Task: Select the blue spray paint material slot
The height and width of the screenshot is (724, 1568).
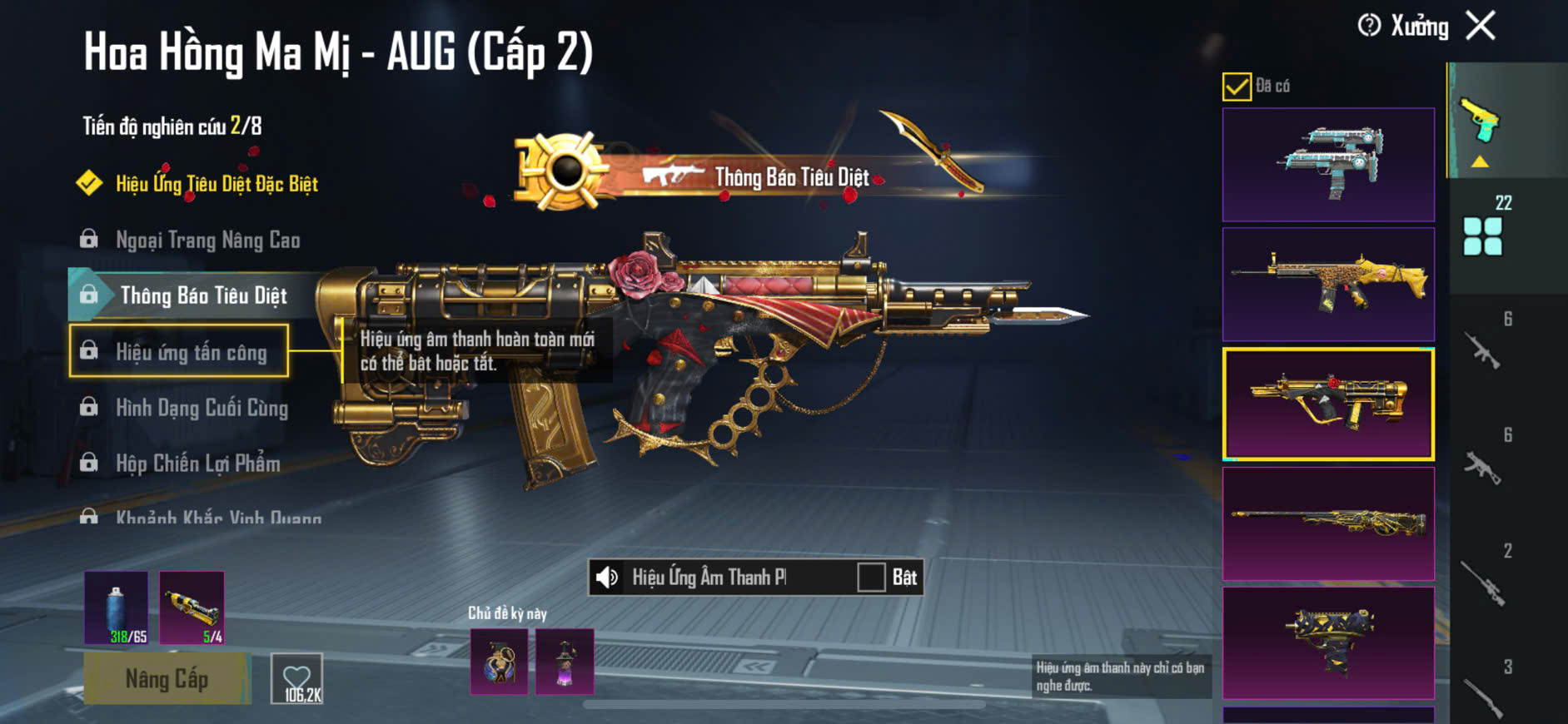Action: (117, 607)
